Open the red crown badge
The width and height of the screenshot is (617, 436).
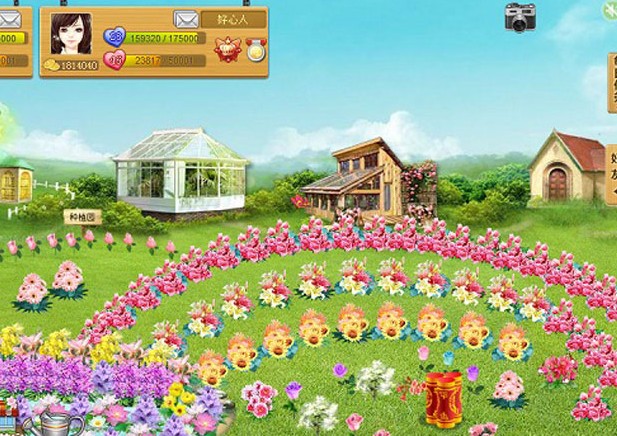(230, 48)
